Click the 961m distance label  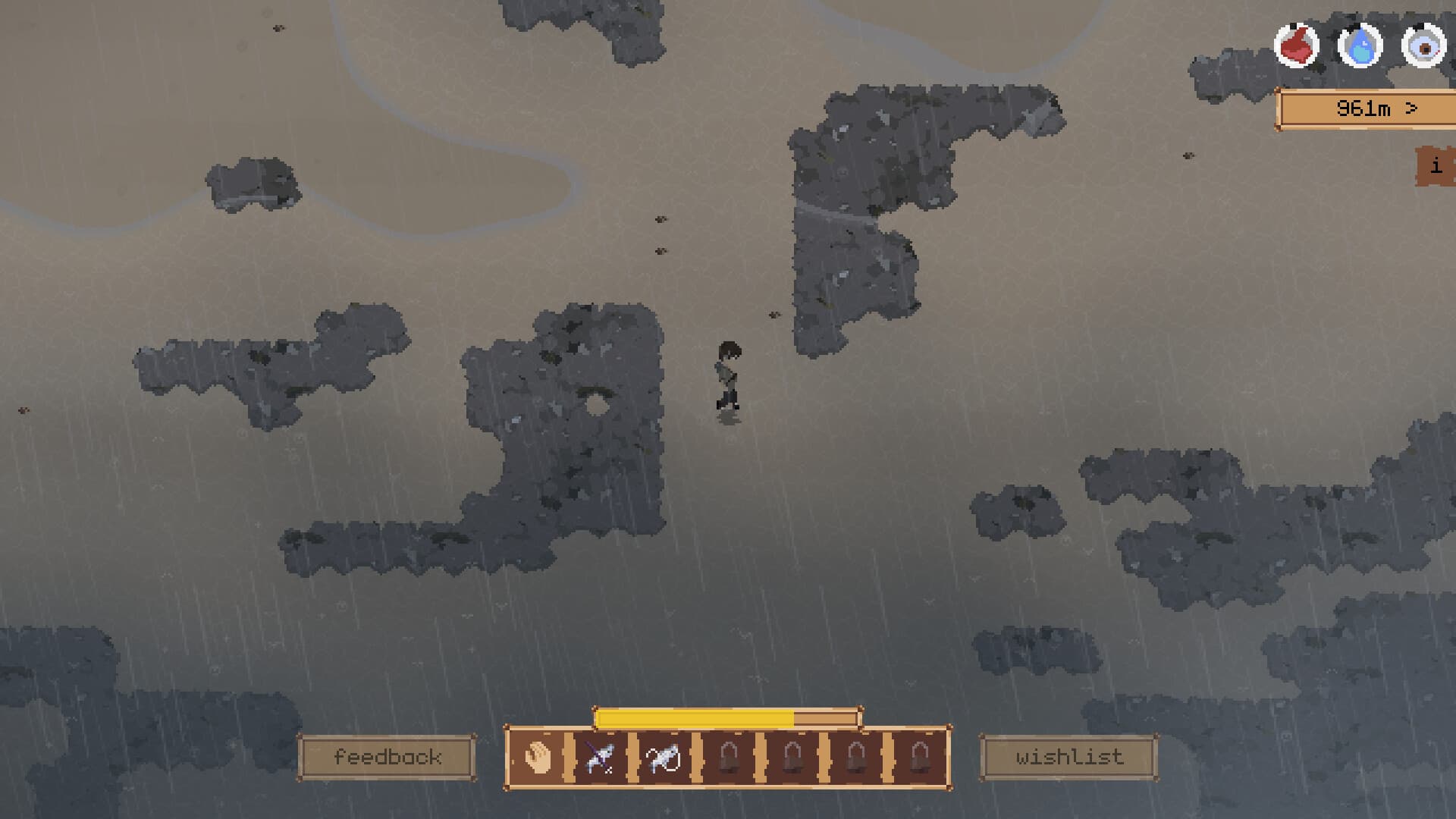coord(1365,108)
